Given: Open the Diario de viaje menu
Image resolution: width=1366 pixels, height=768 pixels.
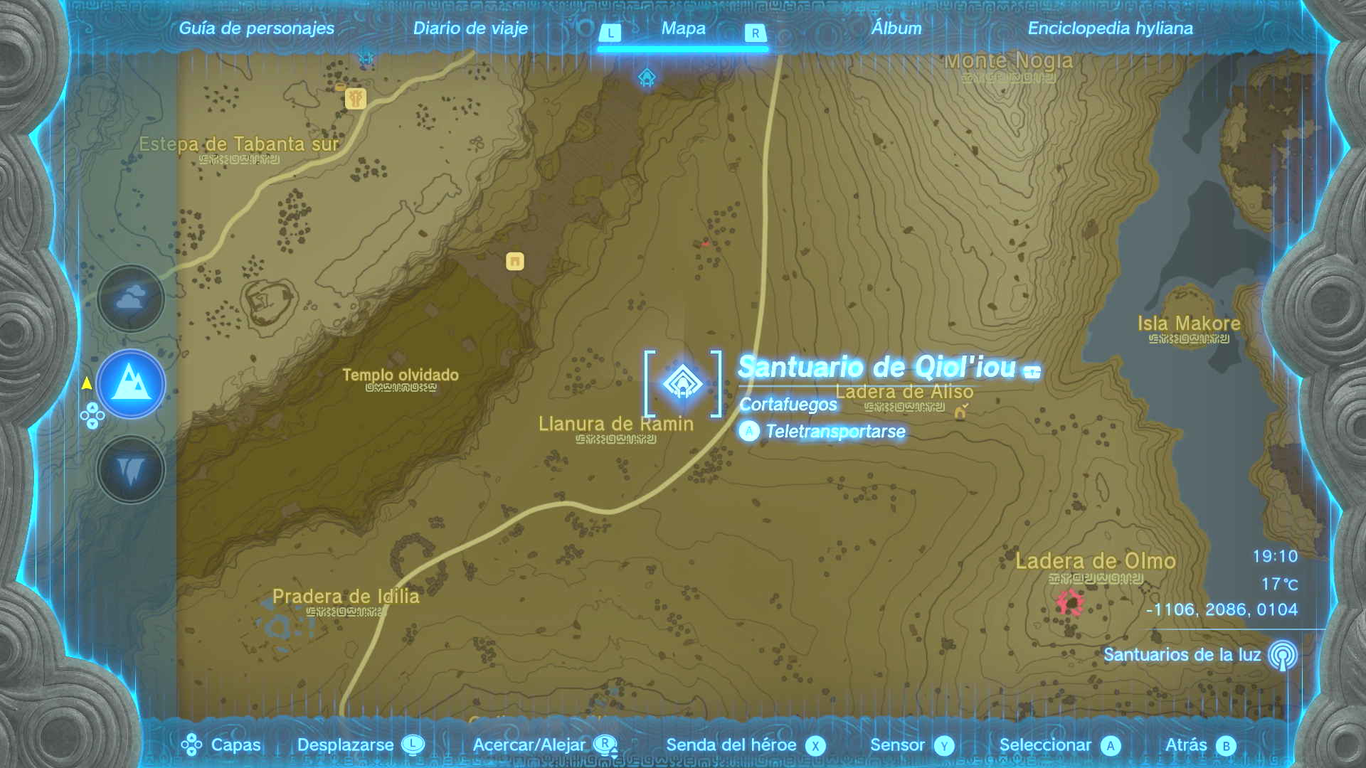Looking at the screenshot, I should click(470, 28).
